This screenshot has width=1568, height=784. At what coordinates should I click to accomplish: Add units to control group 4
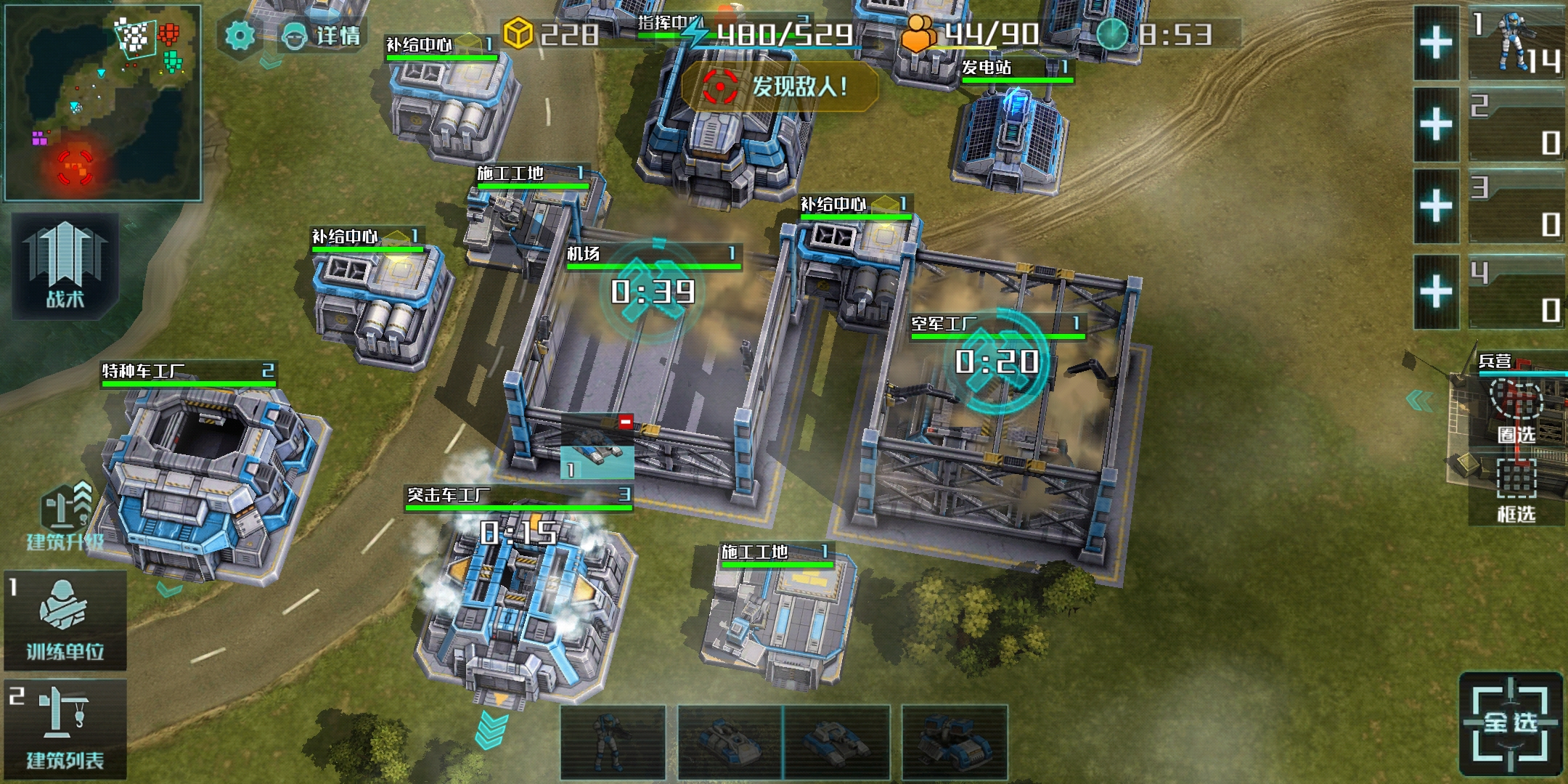1436,292
